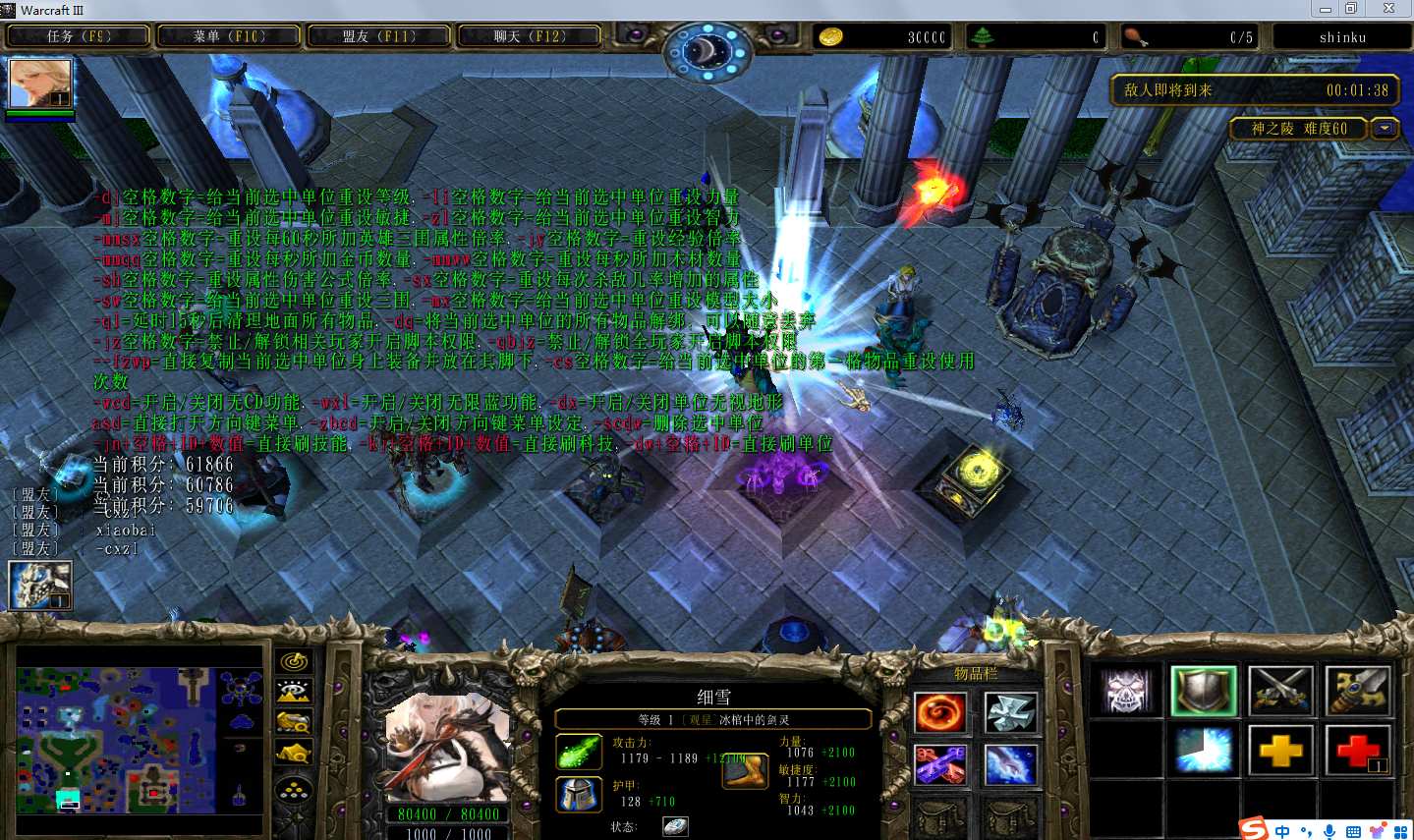The image size is (1414, 840).
Task: Close the Warcraft III window
Action: coord(1388,9)
